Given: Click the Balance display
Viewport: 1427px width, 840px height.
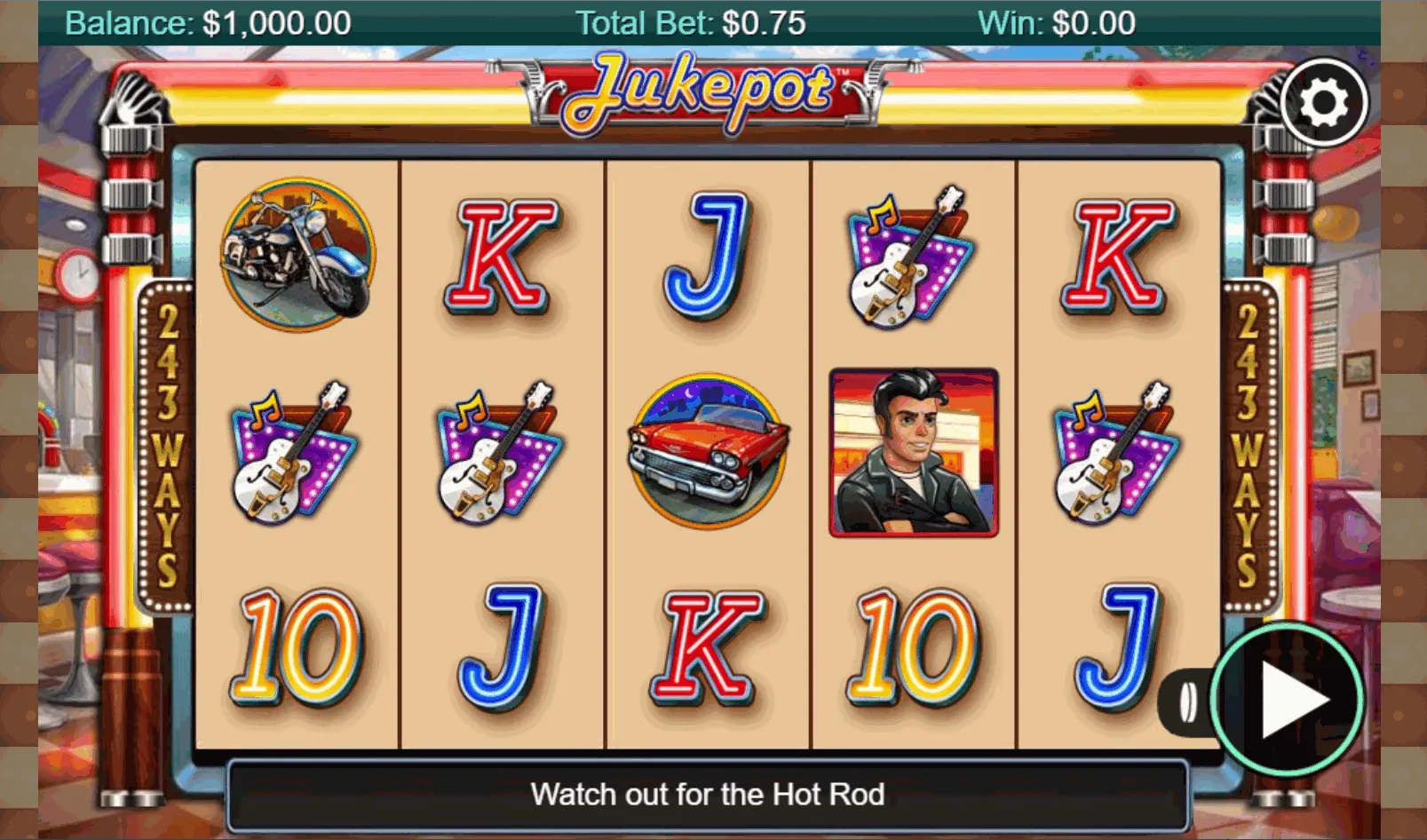Looking at the screenshot, I should point(210,21).
